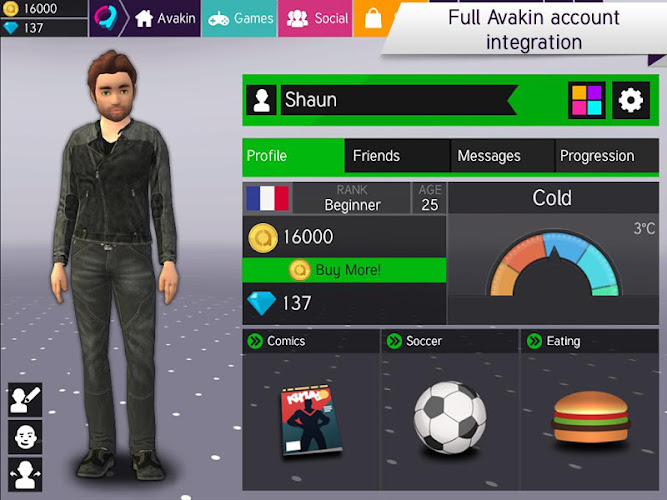Switch to the Games tab
Image resolution: width=667 pixels, height=500 pixels.
(239, 18)
